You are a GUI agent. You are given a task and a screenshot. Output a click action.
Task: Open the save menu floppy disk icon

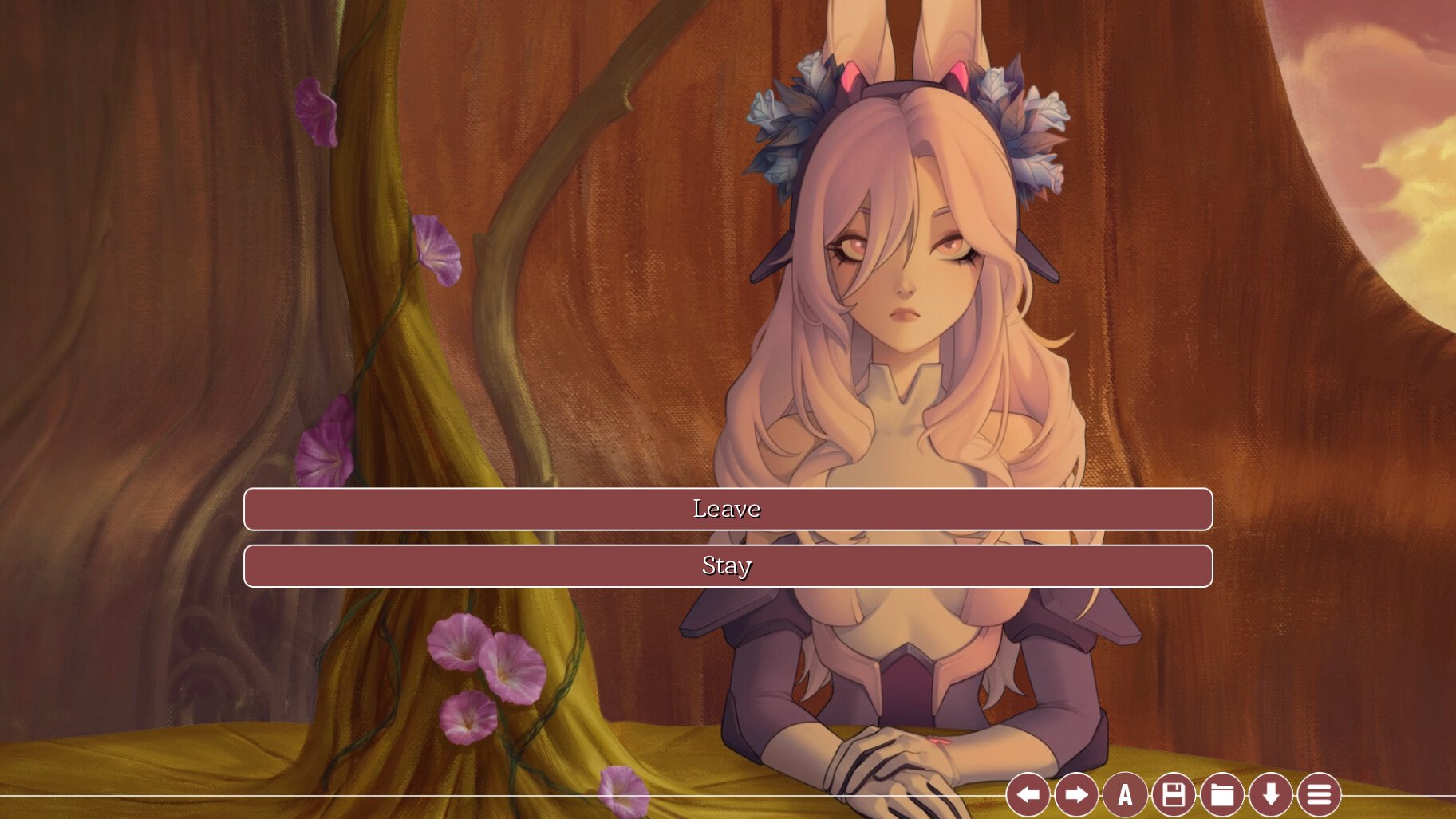click(1174, 794)
